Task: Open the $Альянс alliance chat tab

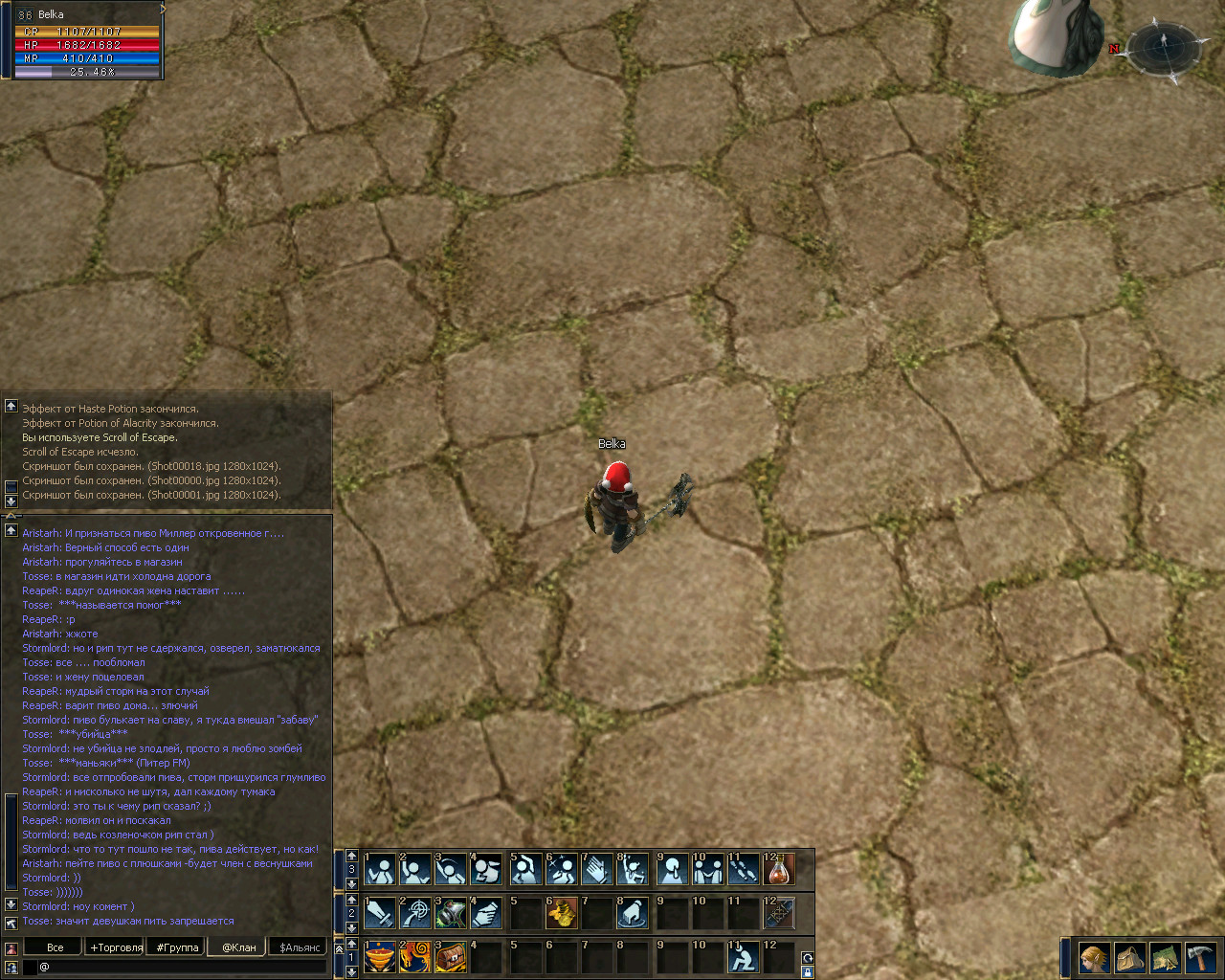Action: tap(300, 947)
